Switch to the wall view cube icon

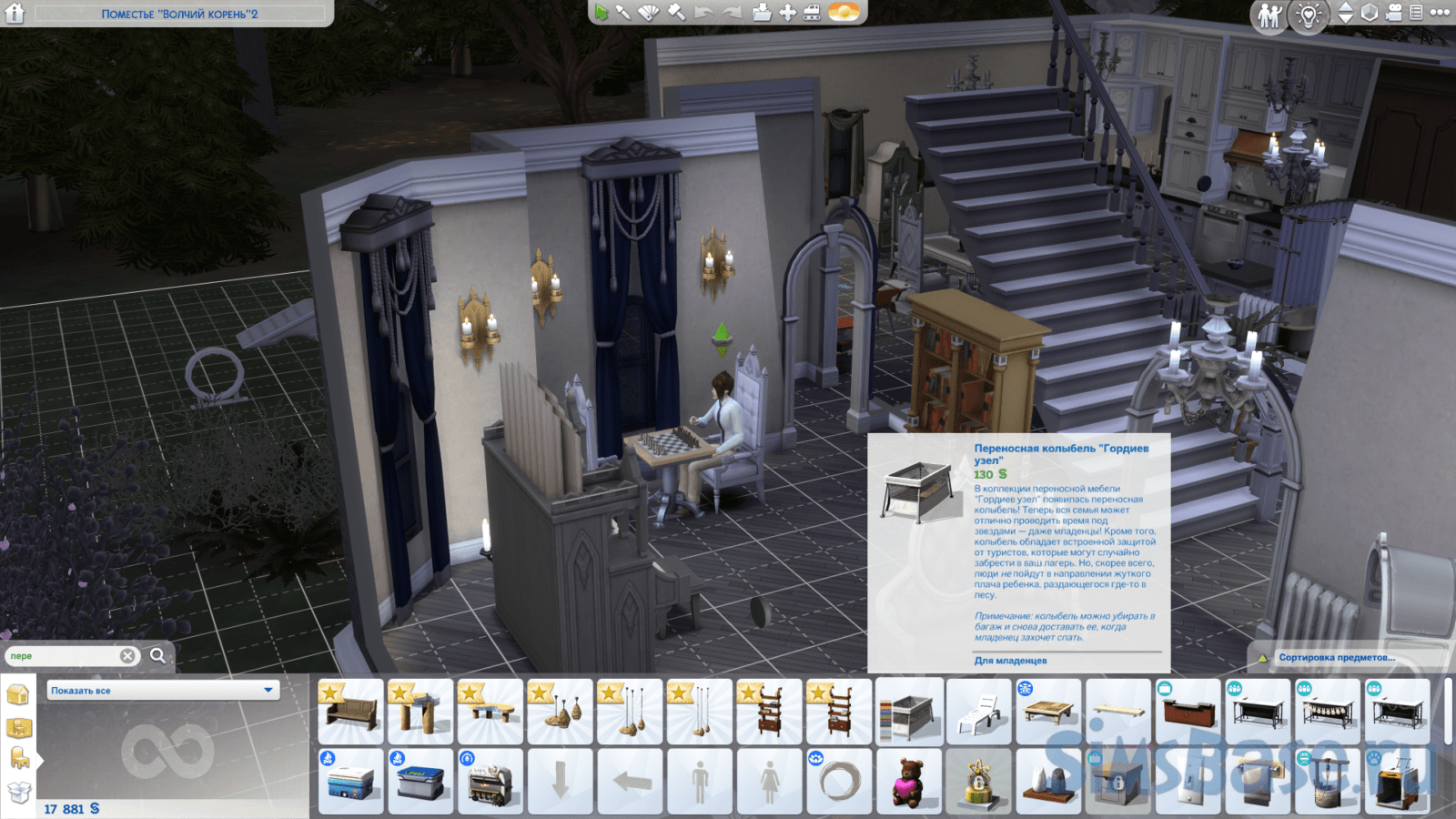coord(1370,13)
